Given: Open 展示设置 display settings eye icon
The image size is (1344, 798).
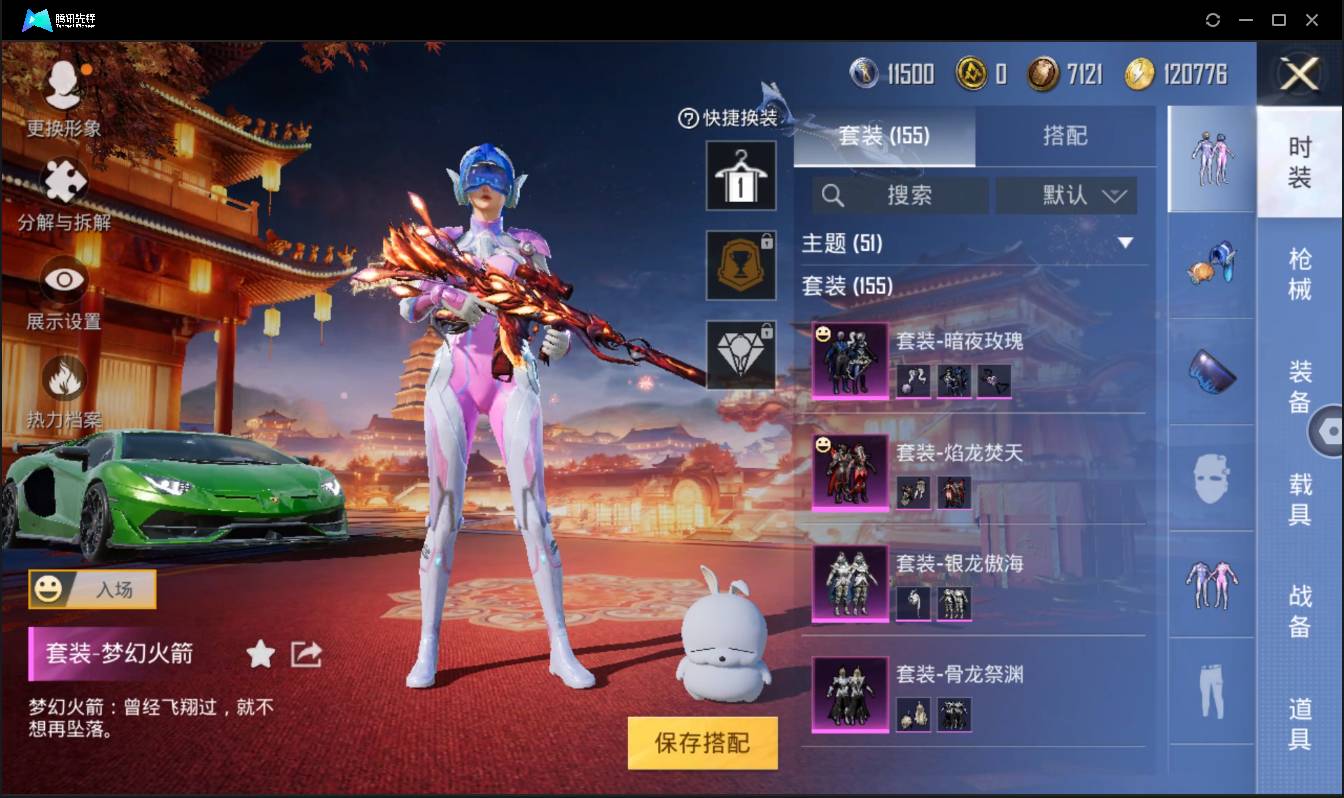Looking at the screenshot, I should click(x=66, y=280).
